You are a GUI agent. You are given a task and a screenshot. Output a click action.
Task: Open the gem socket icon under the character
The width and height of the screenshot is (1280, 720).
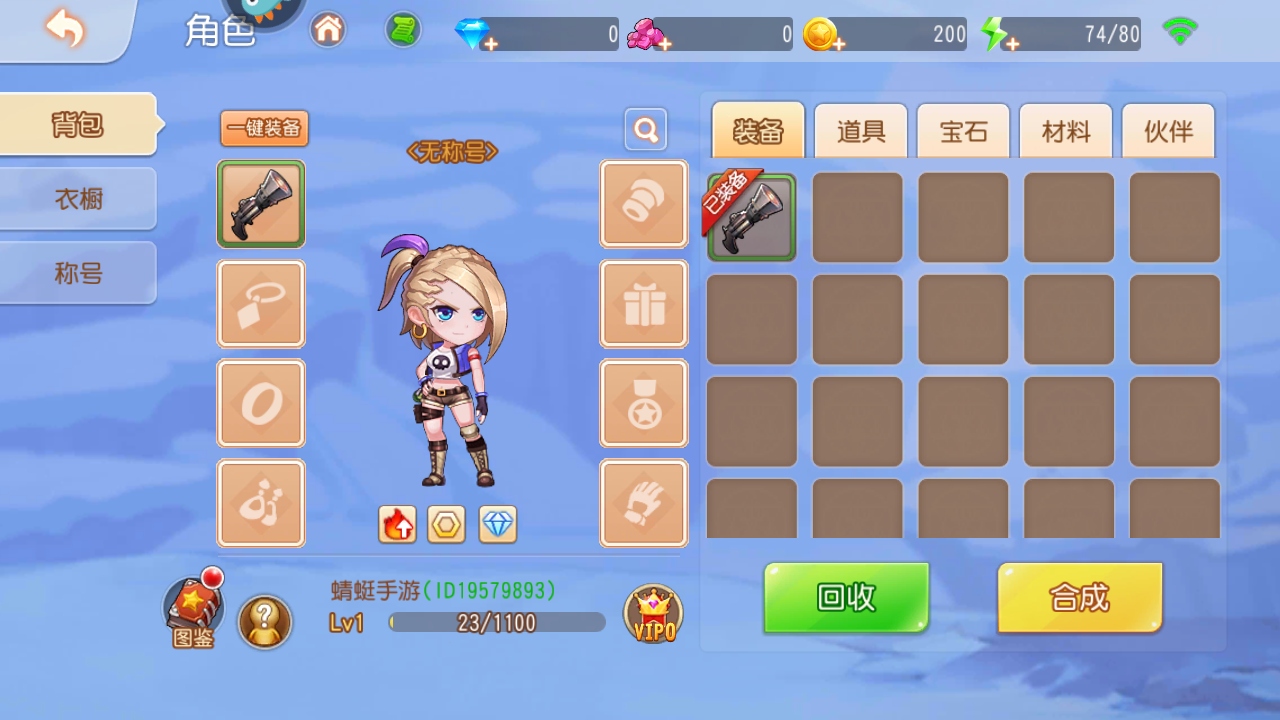[x=447, y=523]
